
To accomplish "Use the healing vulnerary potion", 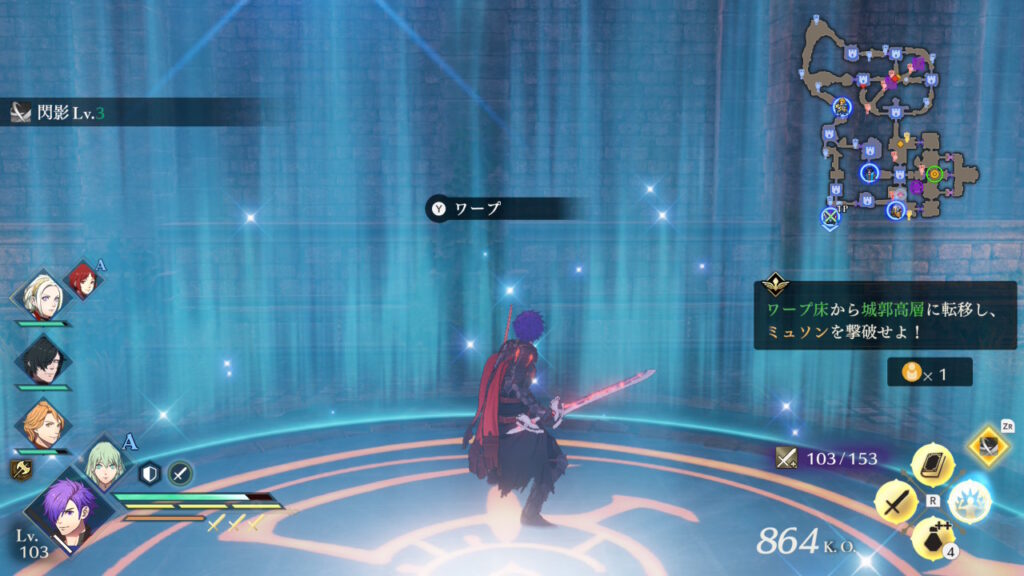I will [x=932, y=538].
